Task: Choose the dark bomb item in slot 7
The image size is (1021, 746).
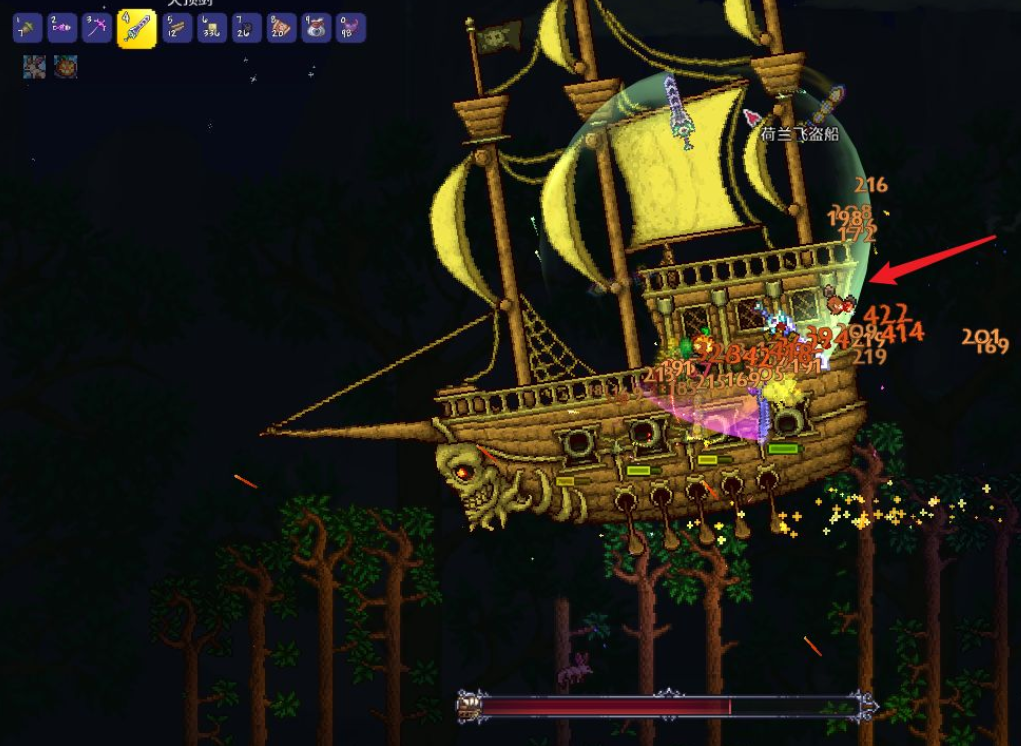Action: click(x=246, y=28)
